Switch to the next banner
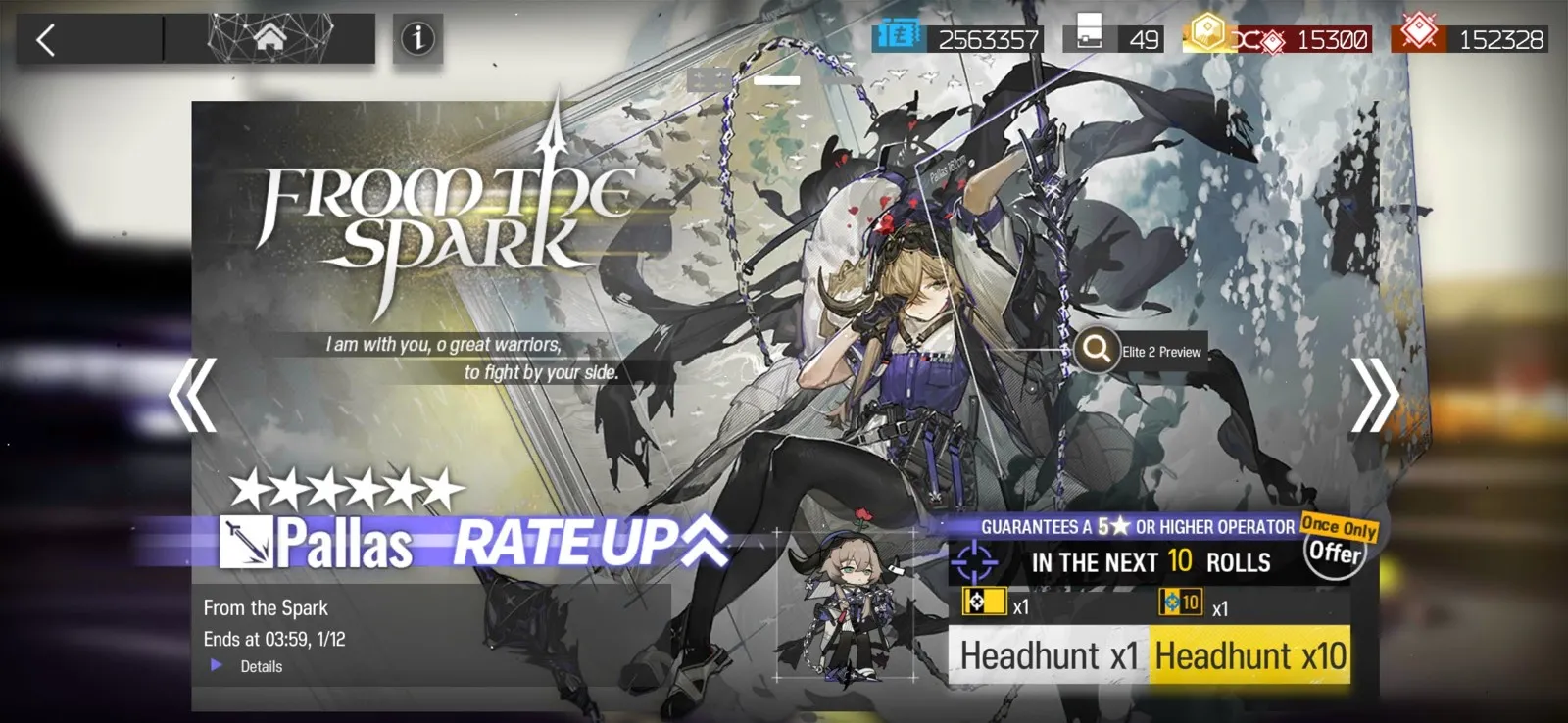 point(1374,396)
